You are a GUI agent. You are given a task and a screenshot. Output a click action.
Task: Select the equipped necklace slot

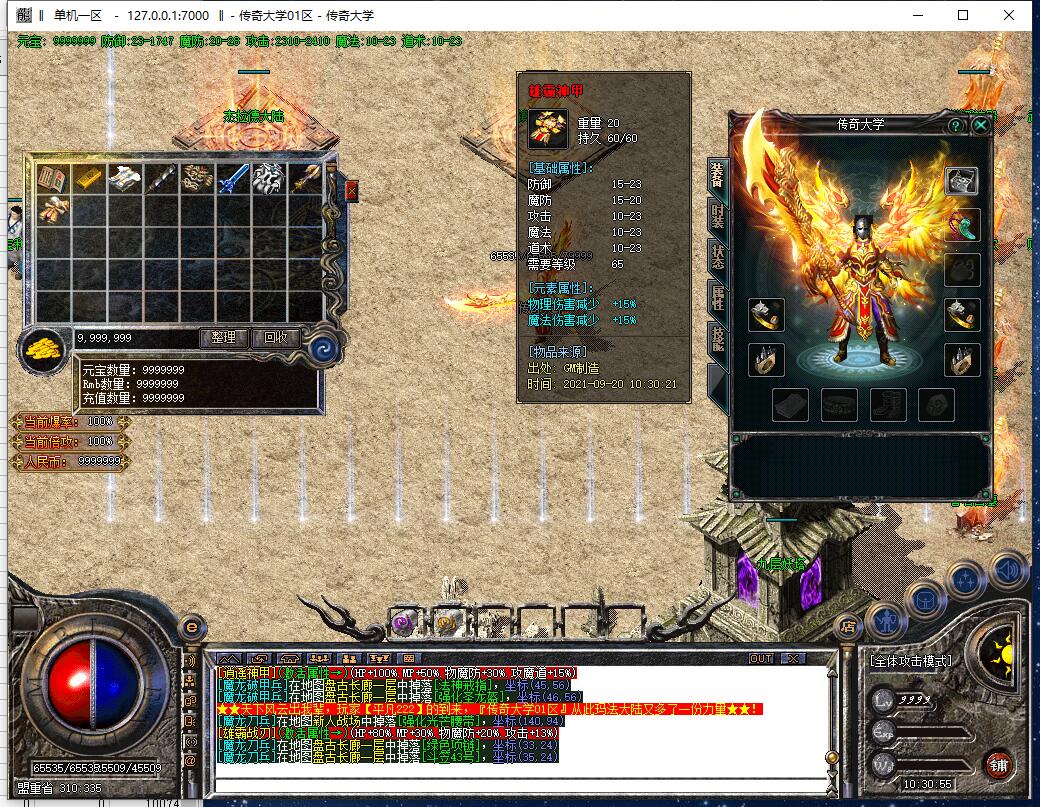962,225
